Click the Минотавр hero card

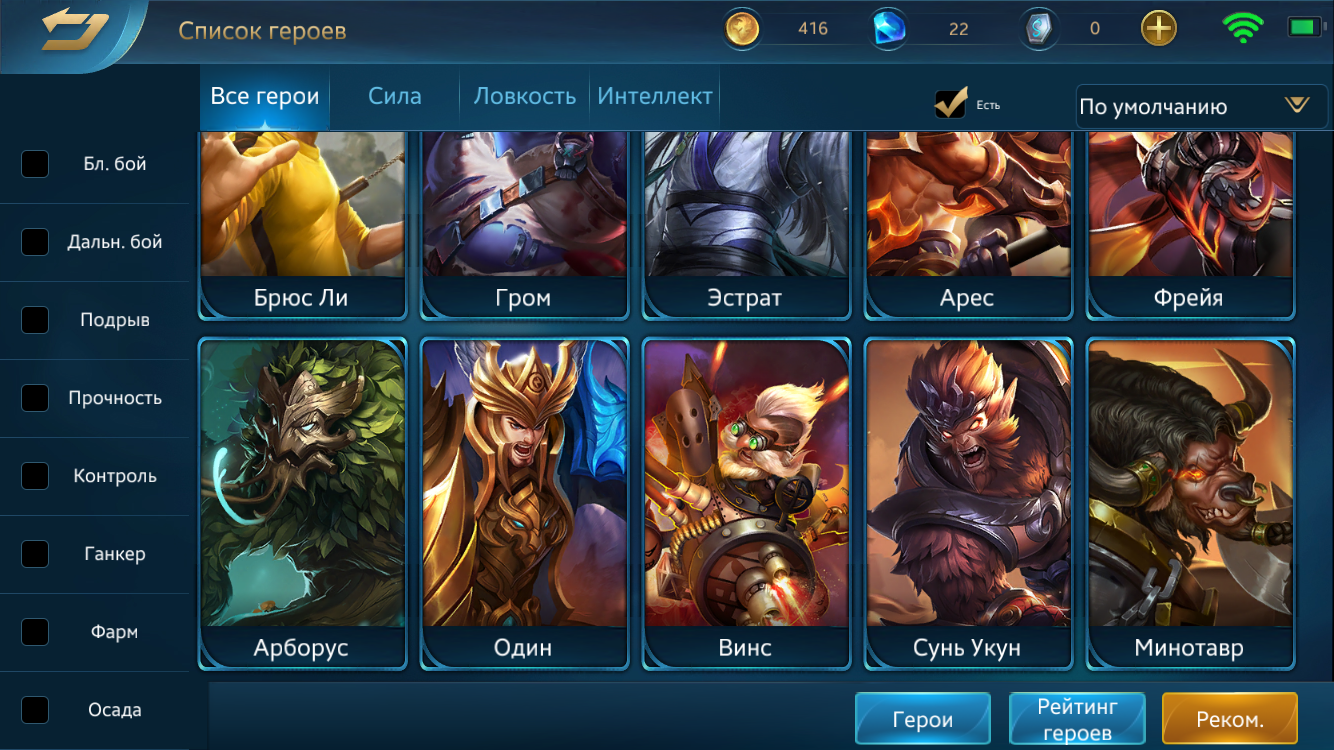pyautogui.click(x=1189, y=500)
